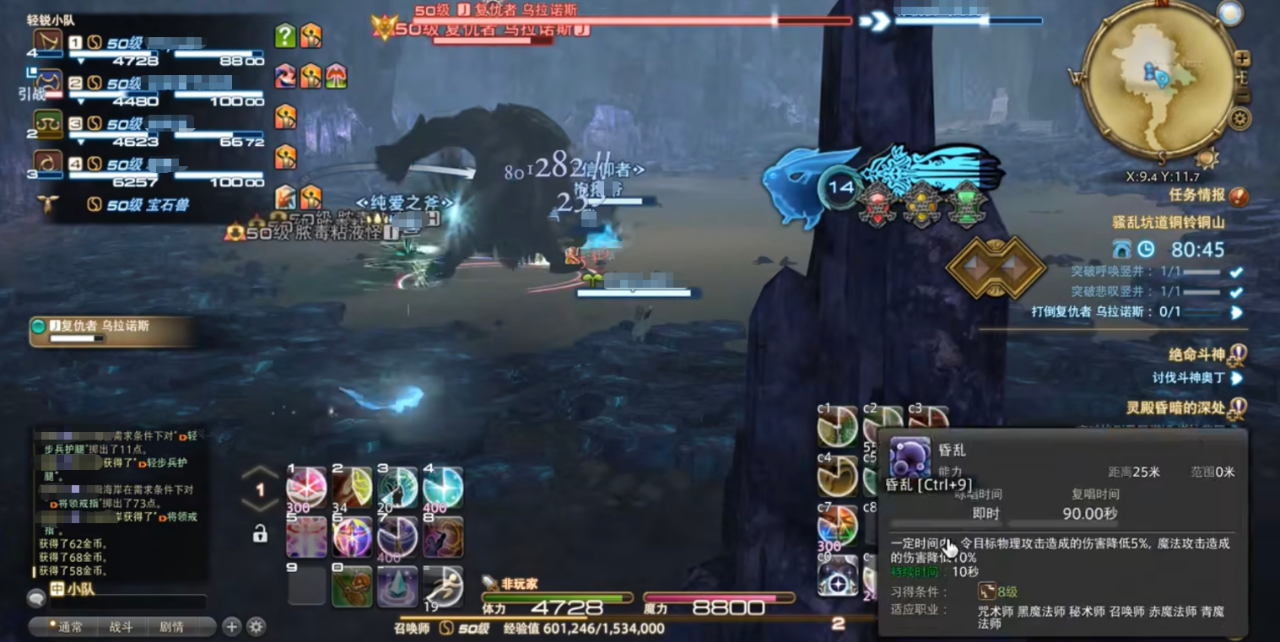Image resolution: width=1280 pixels, height=642 pixels.
Task: Switch to the 战斗 chat tab
Action: [x=120, y=627]
